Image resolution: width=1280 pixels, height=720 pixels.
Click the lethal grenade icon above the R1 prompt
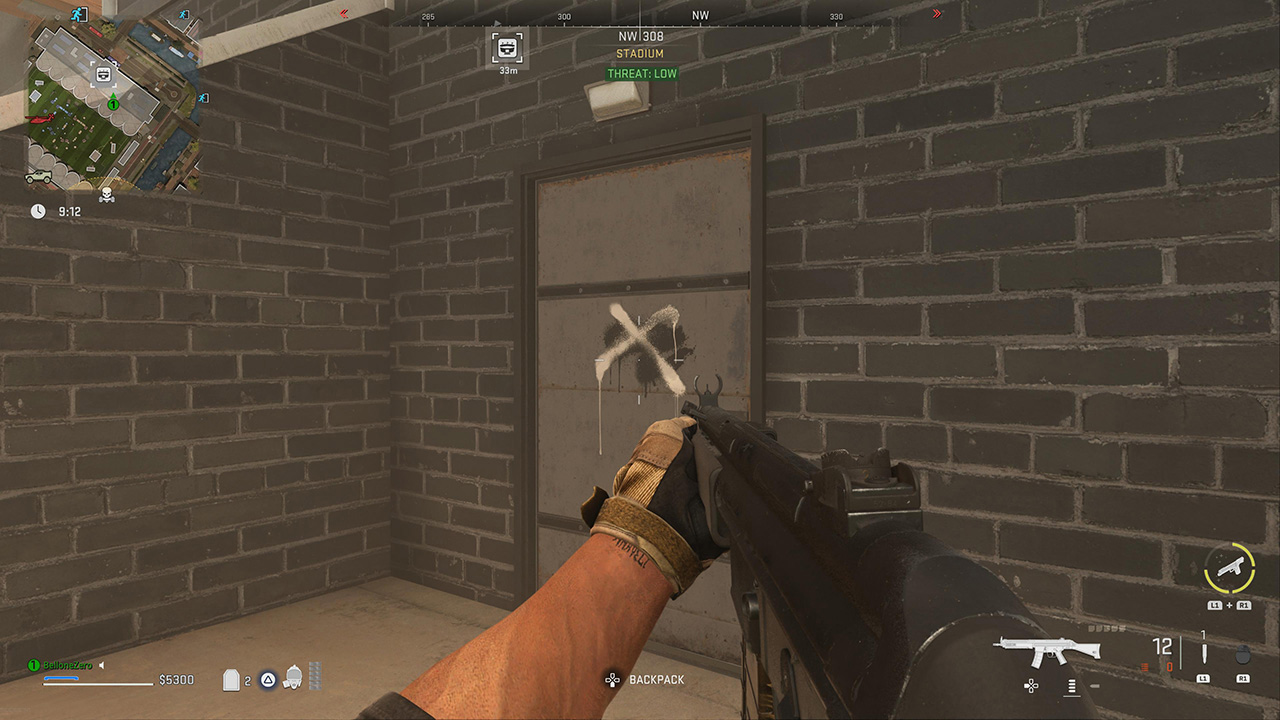(1243, 654)
